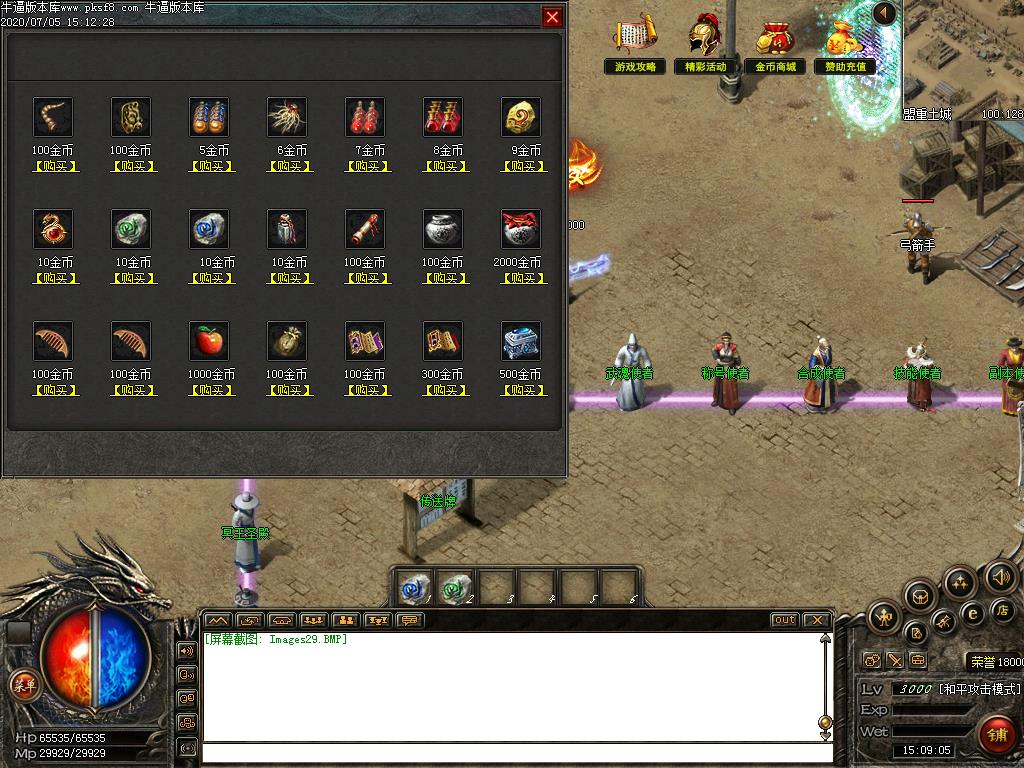Select the red-ribboned jar costing 2000 gold
The image size is (1024, 768).
[x=521, y=229]
